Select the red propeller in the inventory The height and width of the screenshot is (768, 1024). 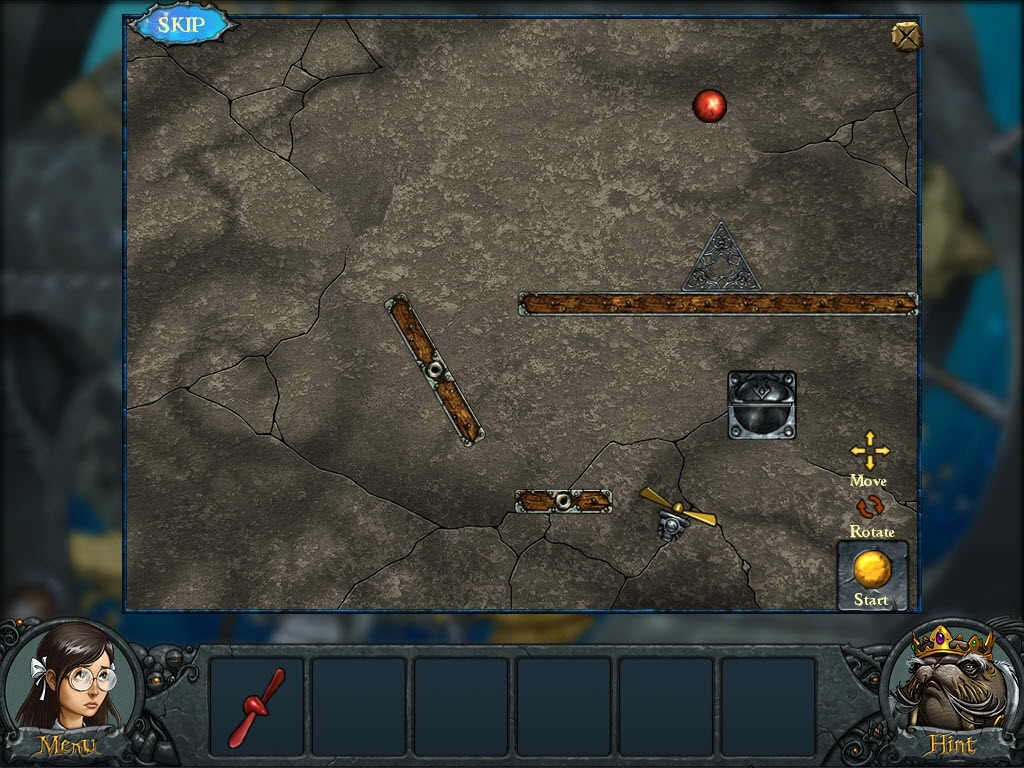point(257,706)
